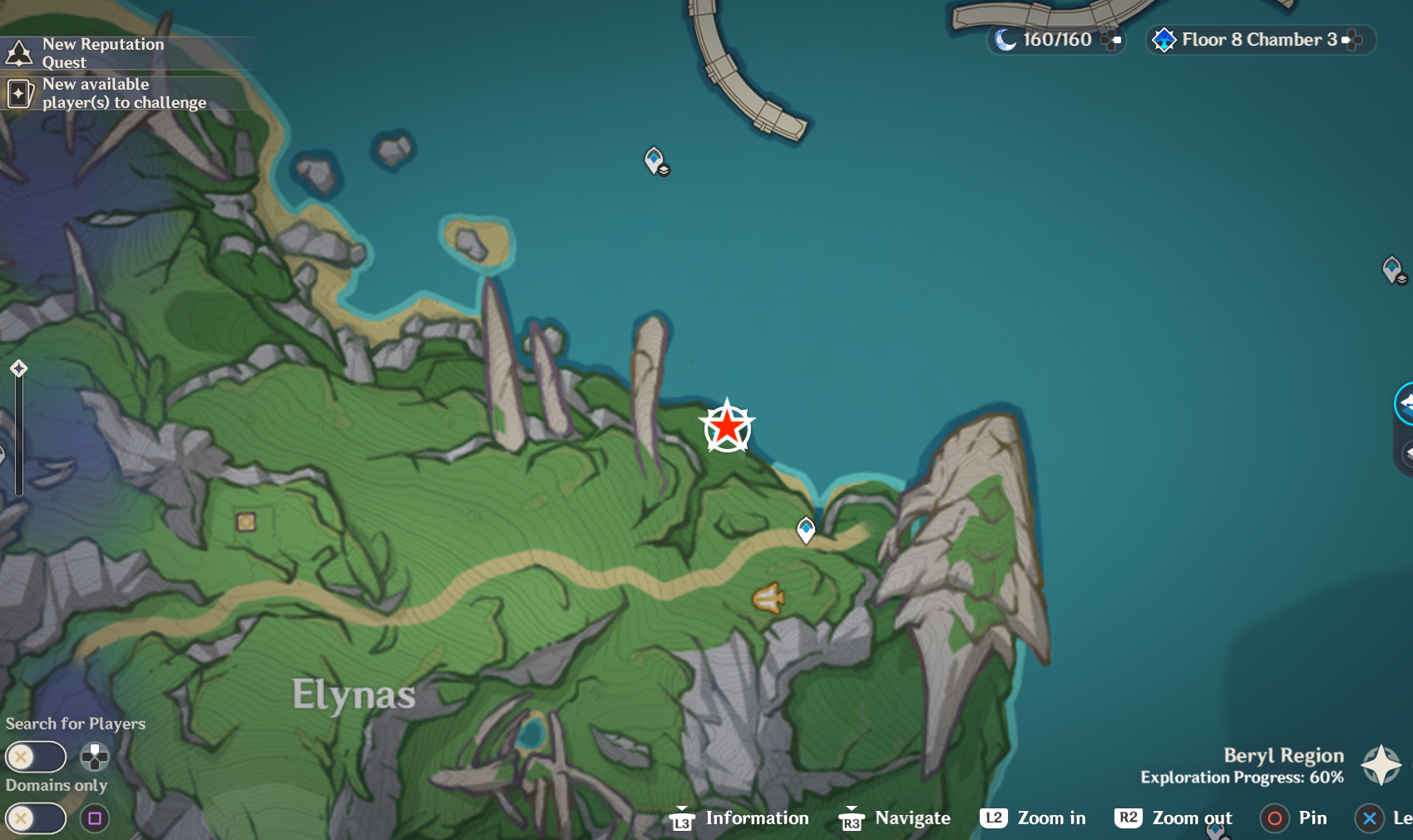Toggle the Search for Players switch
Screen dimensions: 1413x840
(x=36, y=757)
